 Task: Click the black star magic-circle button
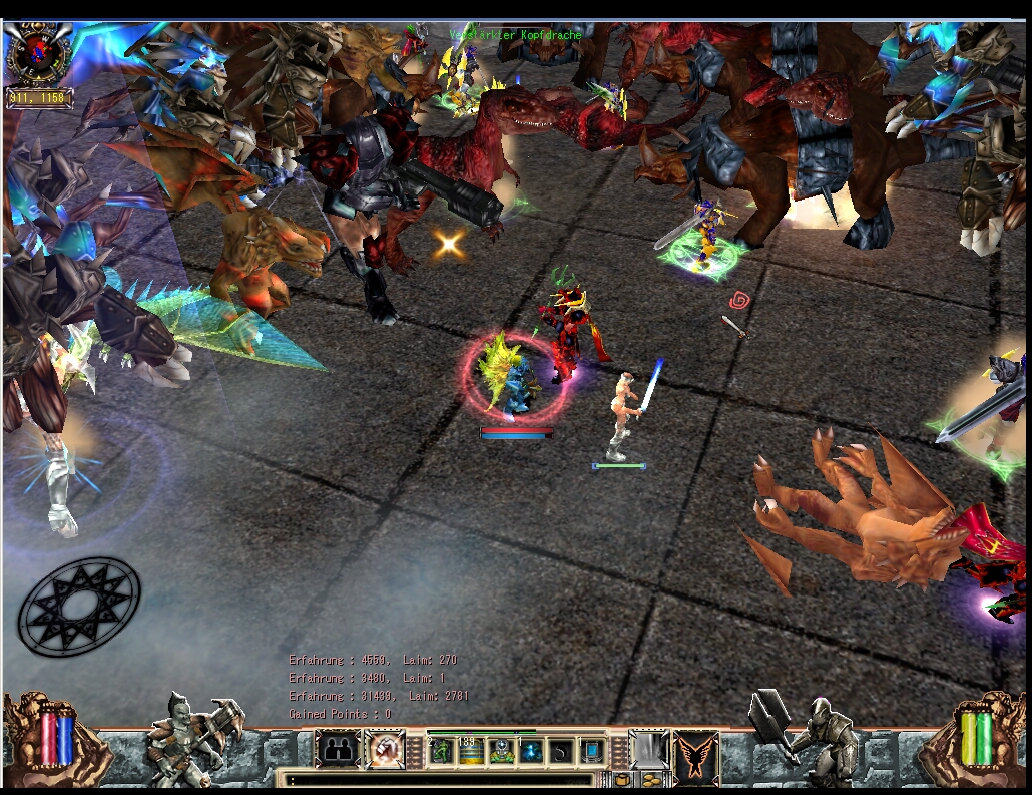[x=79, y=607]
